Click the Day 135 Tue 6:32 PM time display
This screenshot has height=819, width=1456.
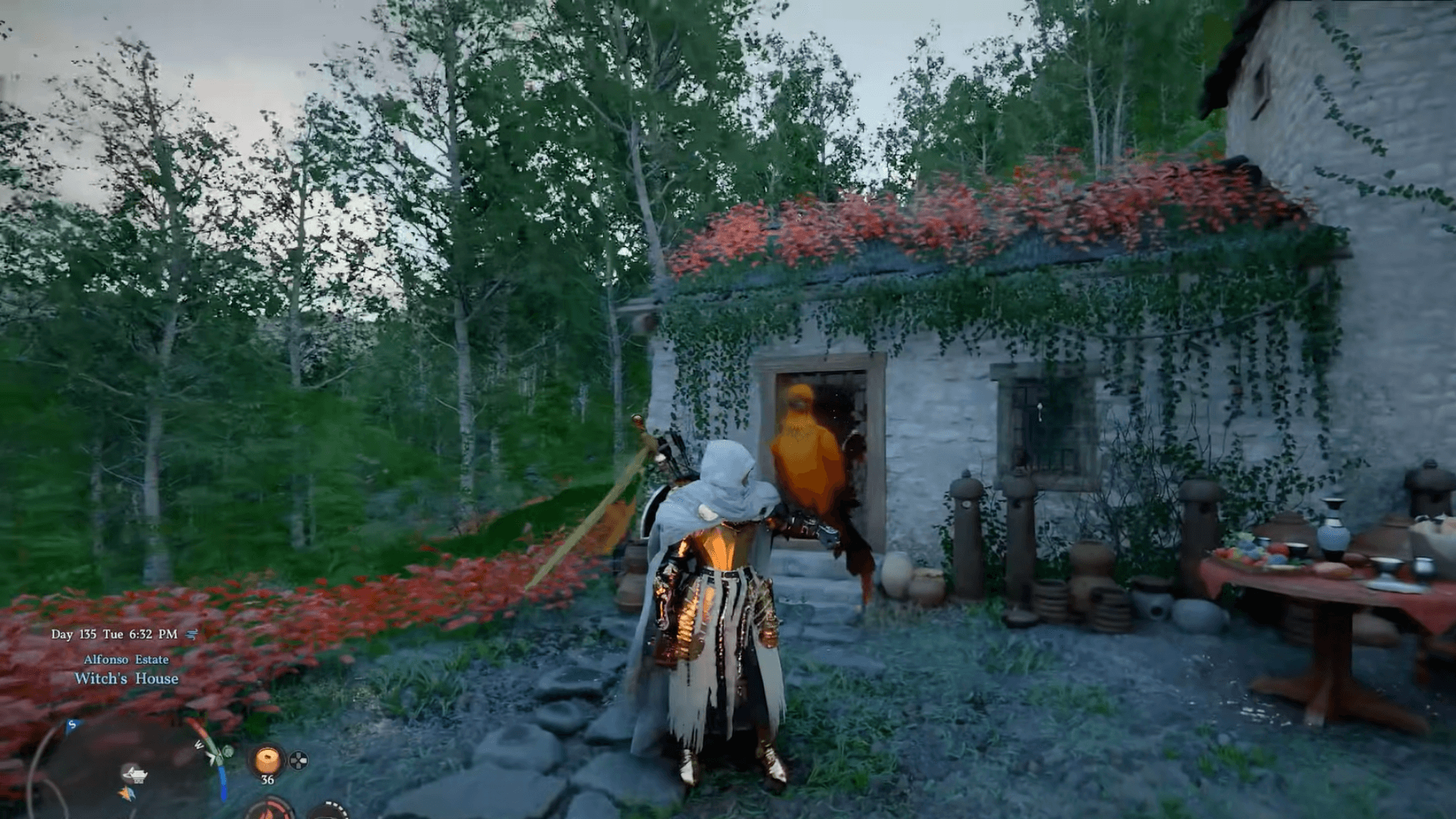coord(115,634)
